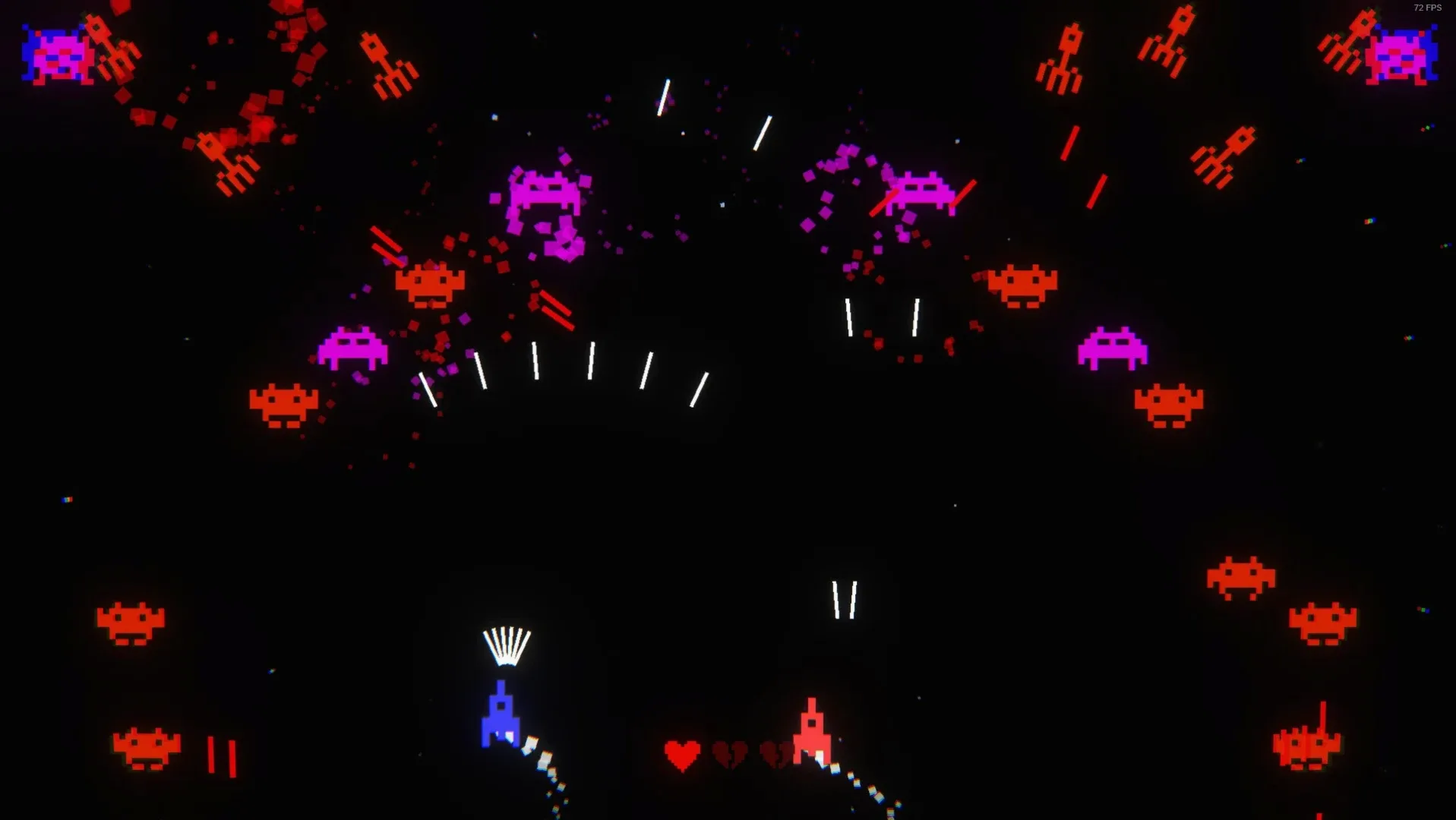Click the blue-purple invader in the top-left corner
The image size is (1456, 820).
pos(57,55)
